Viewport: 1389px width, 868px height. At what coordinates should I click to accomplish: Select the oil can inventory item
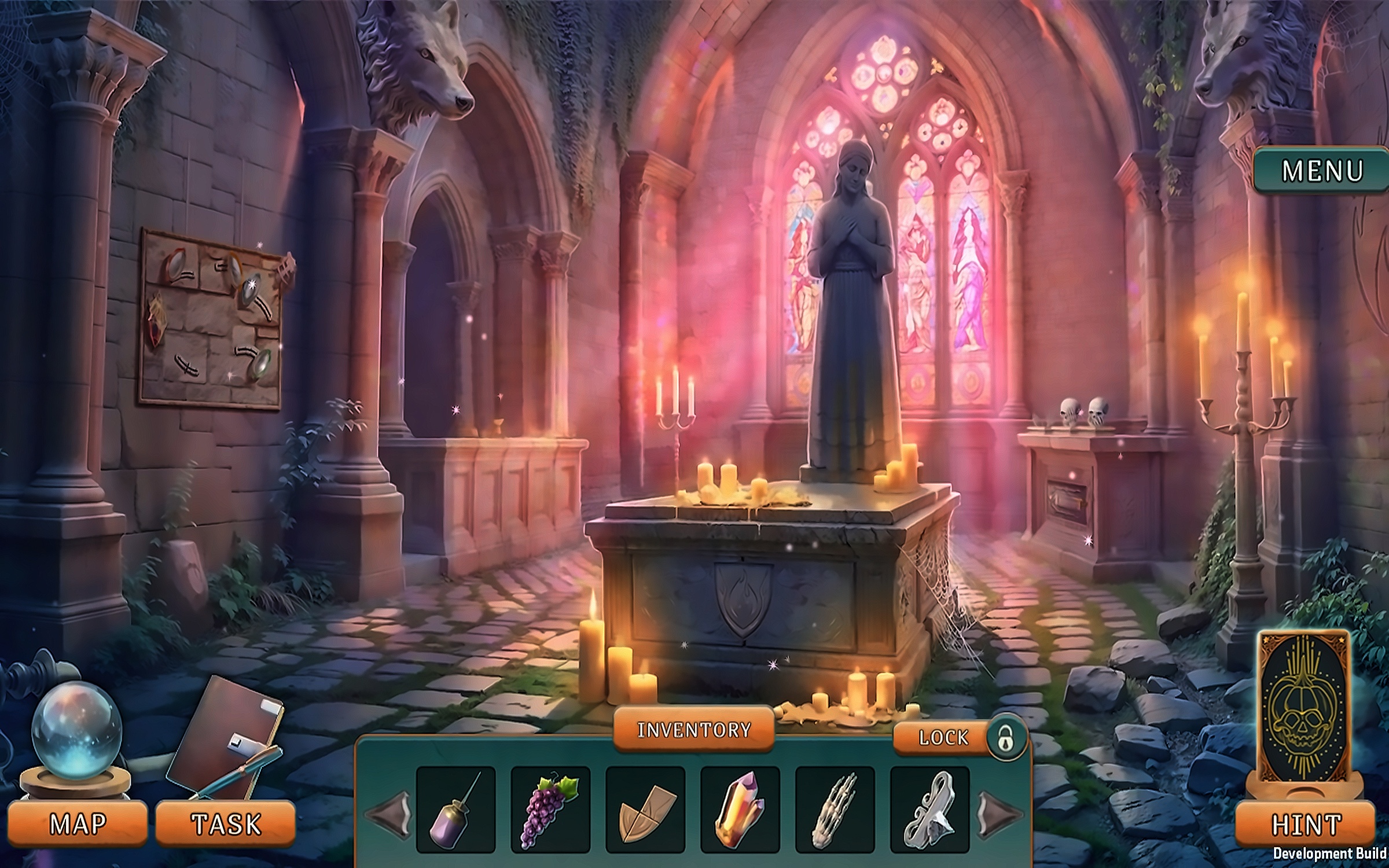click(455, 810)
